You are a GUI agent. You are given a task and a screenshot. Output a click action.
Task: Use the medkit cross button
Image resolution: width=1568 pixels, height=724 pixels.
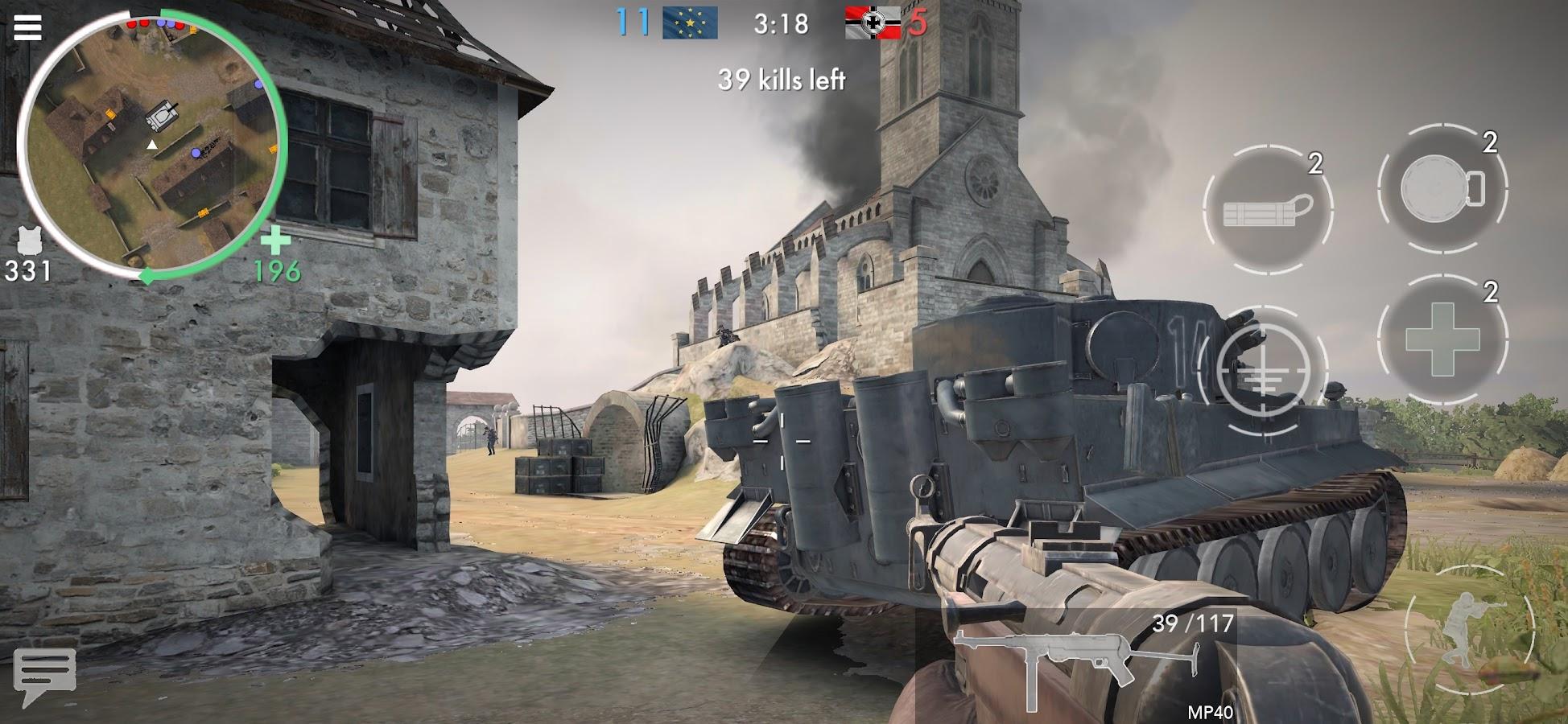click(1442, 339)
